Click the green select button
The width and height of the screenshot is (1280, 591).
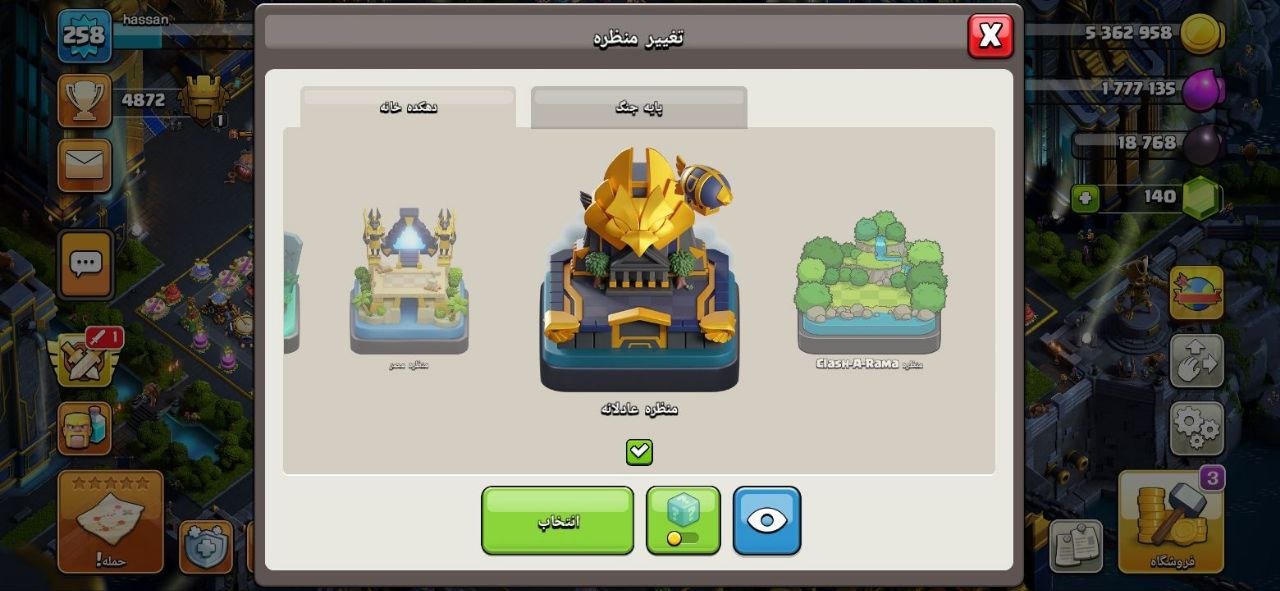pyautogui.click(x=557, y=520)
